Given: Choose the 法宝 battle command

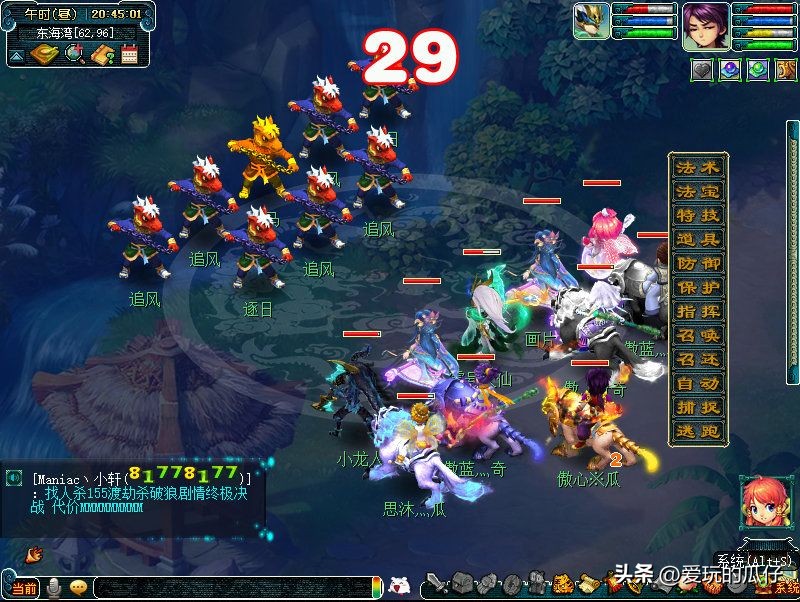Looking at the screenshot, I should (697, 192).
